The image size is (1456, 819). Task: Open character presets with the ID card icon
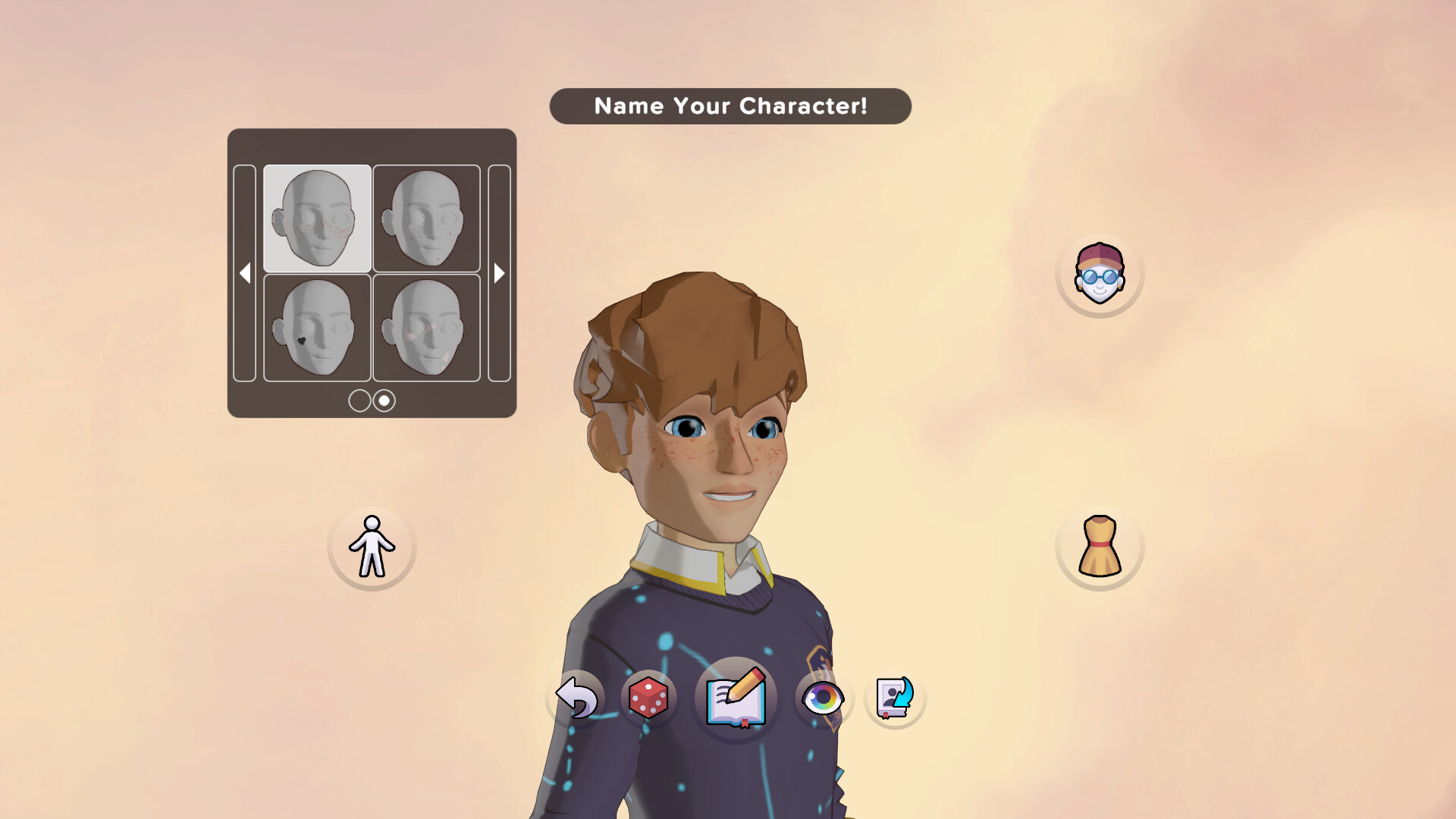point(893,698)
